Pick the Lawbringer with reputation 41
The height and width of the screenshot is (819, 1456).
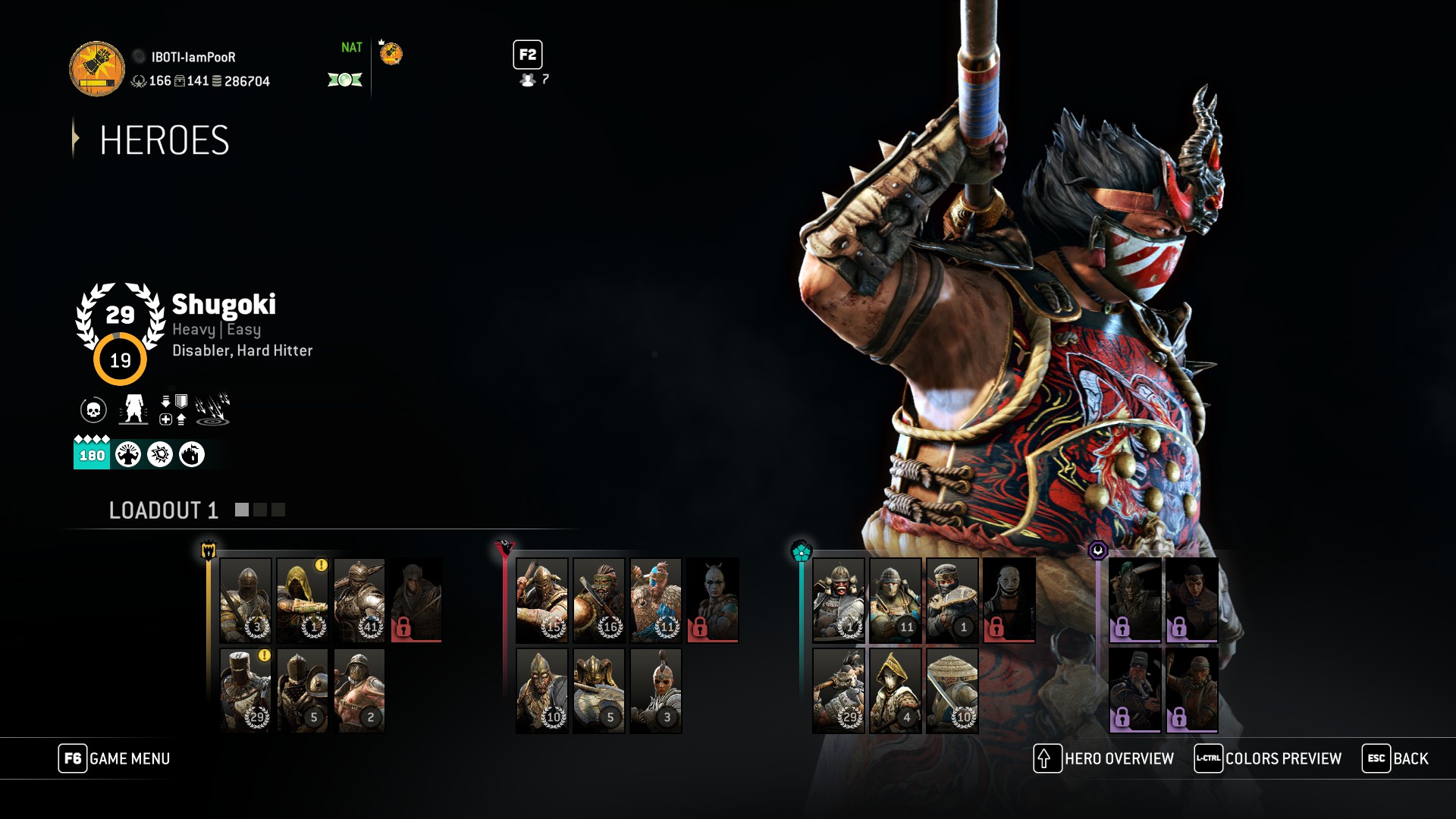click(359, 601)
